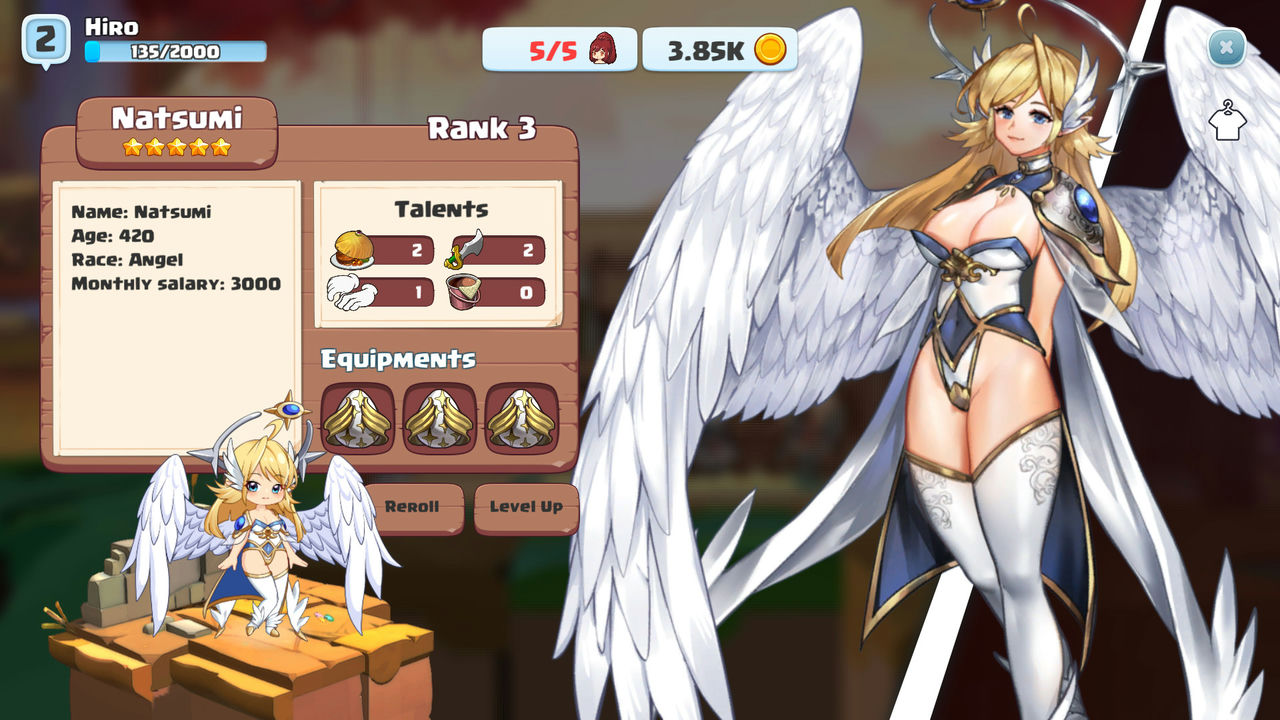The width and height of the screenshot is (1280, 720).
Task: Expand the Talents panel header
Action: pos(440,209)
